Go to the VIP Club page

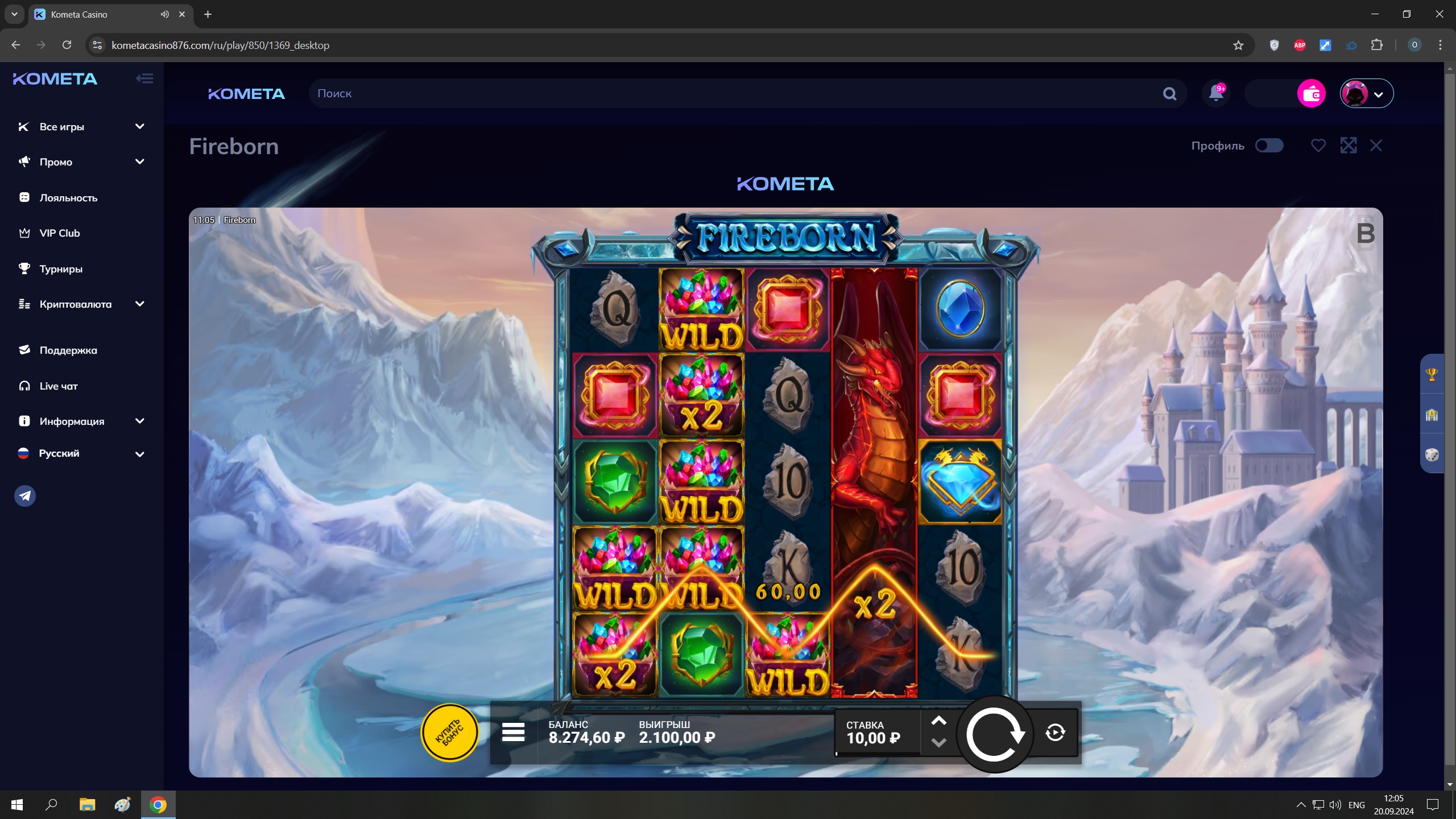click(x=59, y=233)
